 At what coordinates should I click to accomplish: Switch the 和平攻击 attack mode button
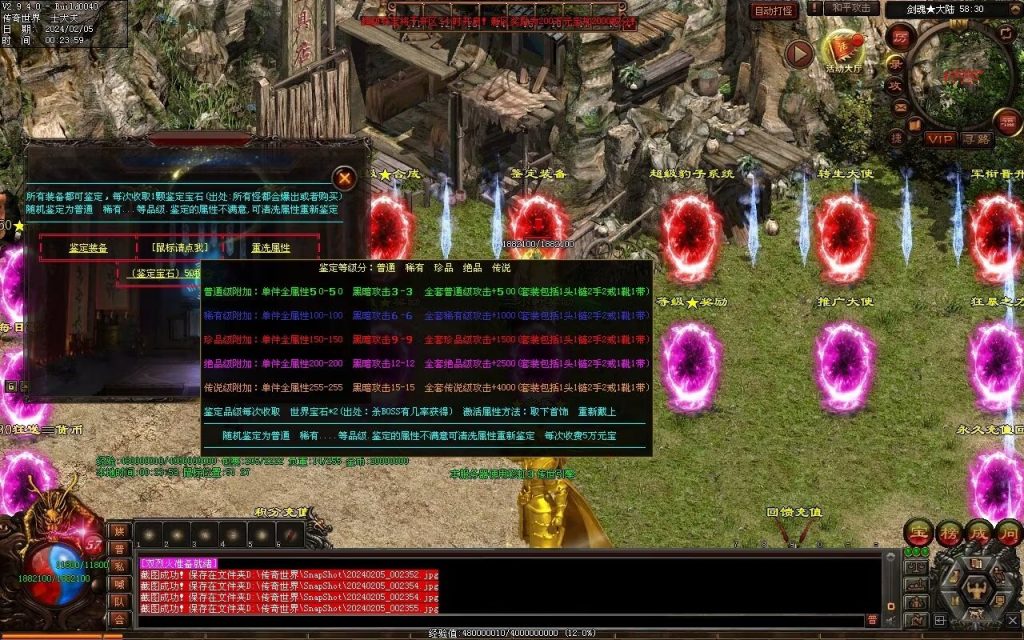coord(853,8)
